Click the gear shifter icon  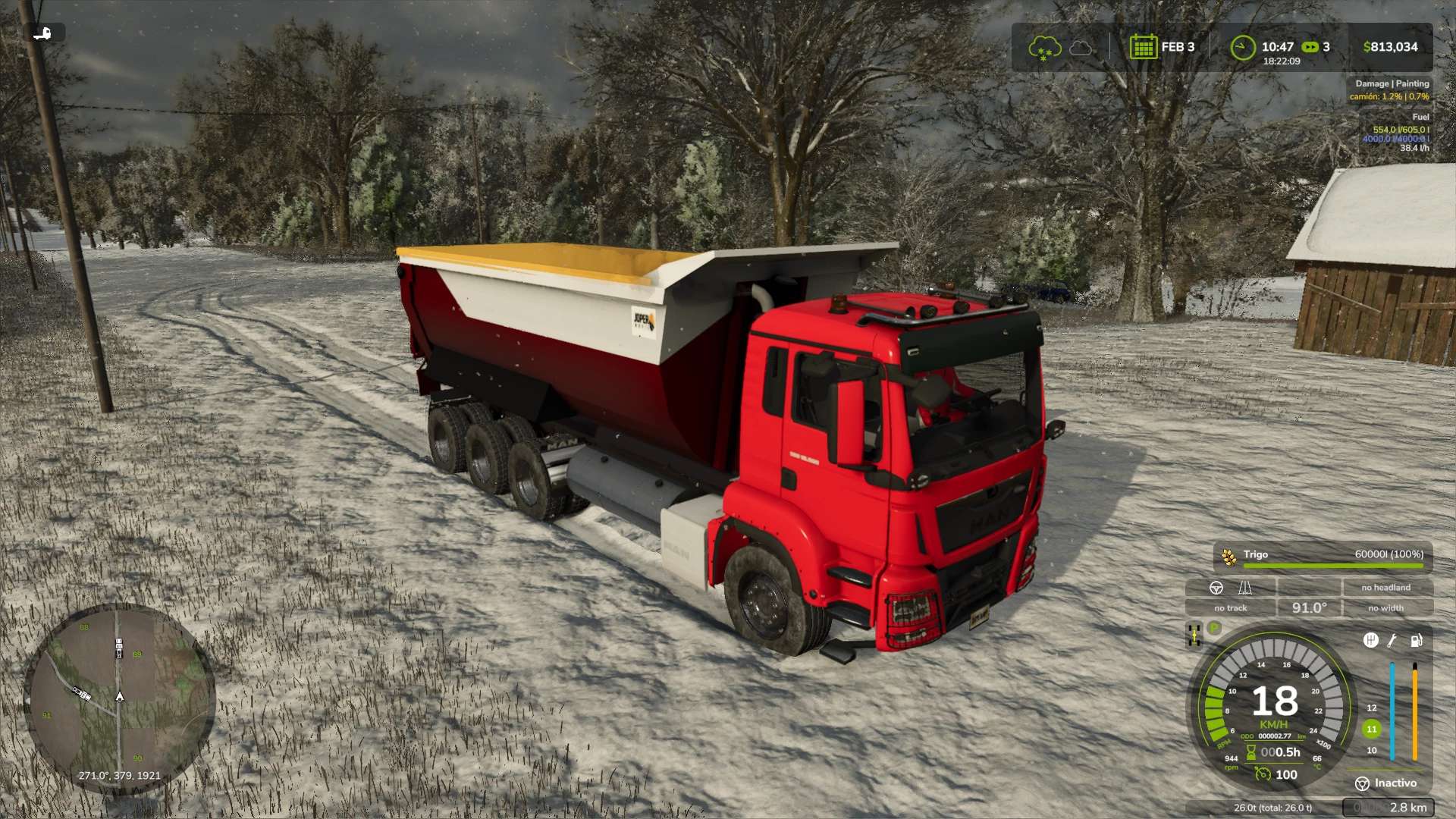pyautogui.click(x=1370, y=640)
